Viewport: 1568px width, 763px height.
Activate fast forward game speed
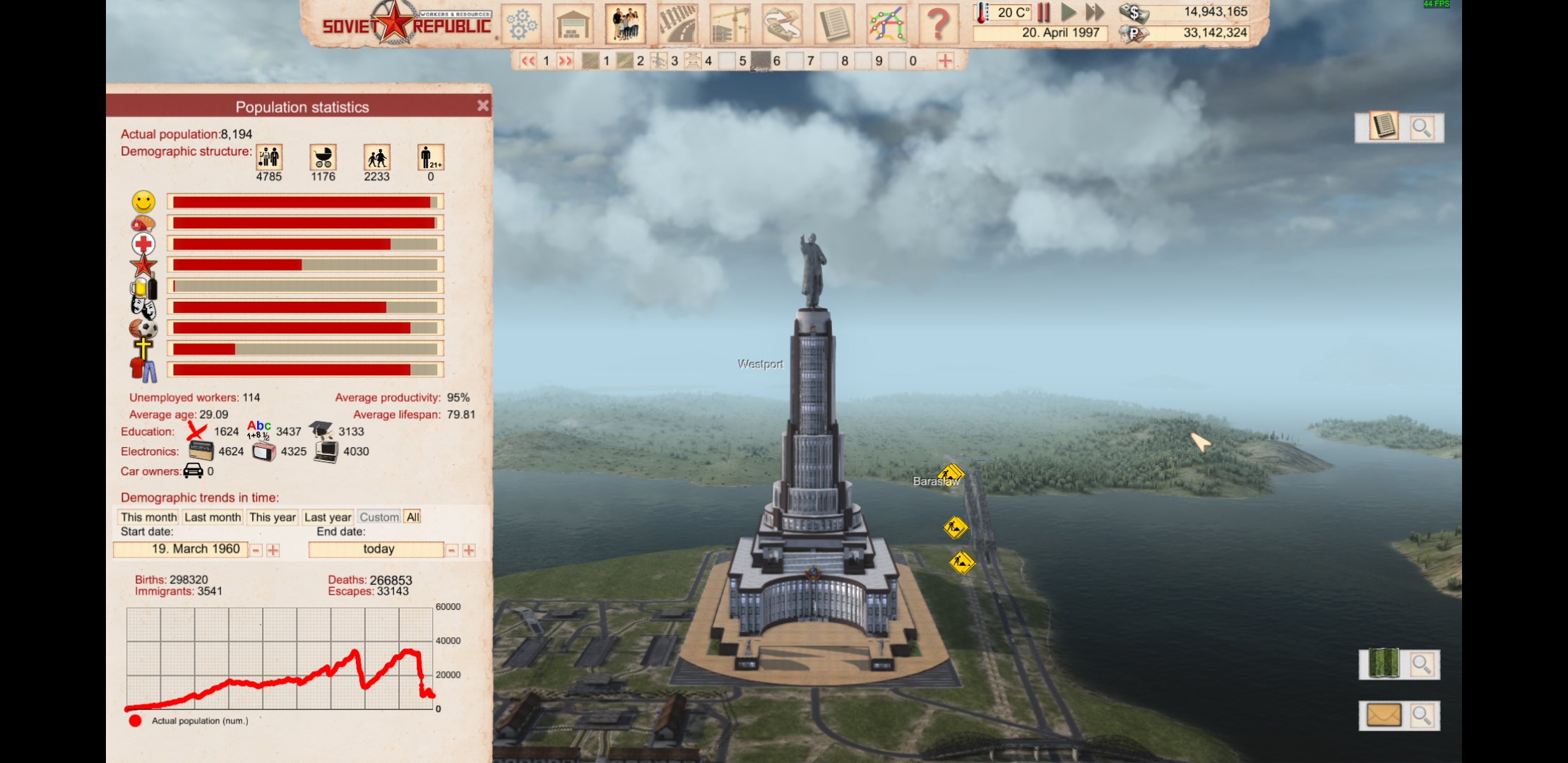click(1095, 12)
